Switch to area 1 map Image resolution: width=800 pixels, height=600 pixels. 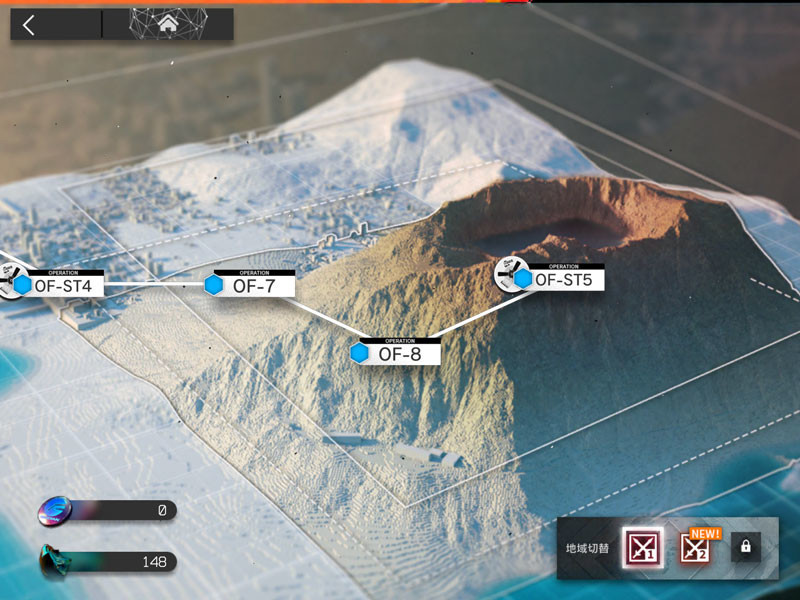[640, 546]
